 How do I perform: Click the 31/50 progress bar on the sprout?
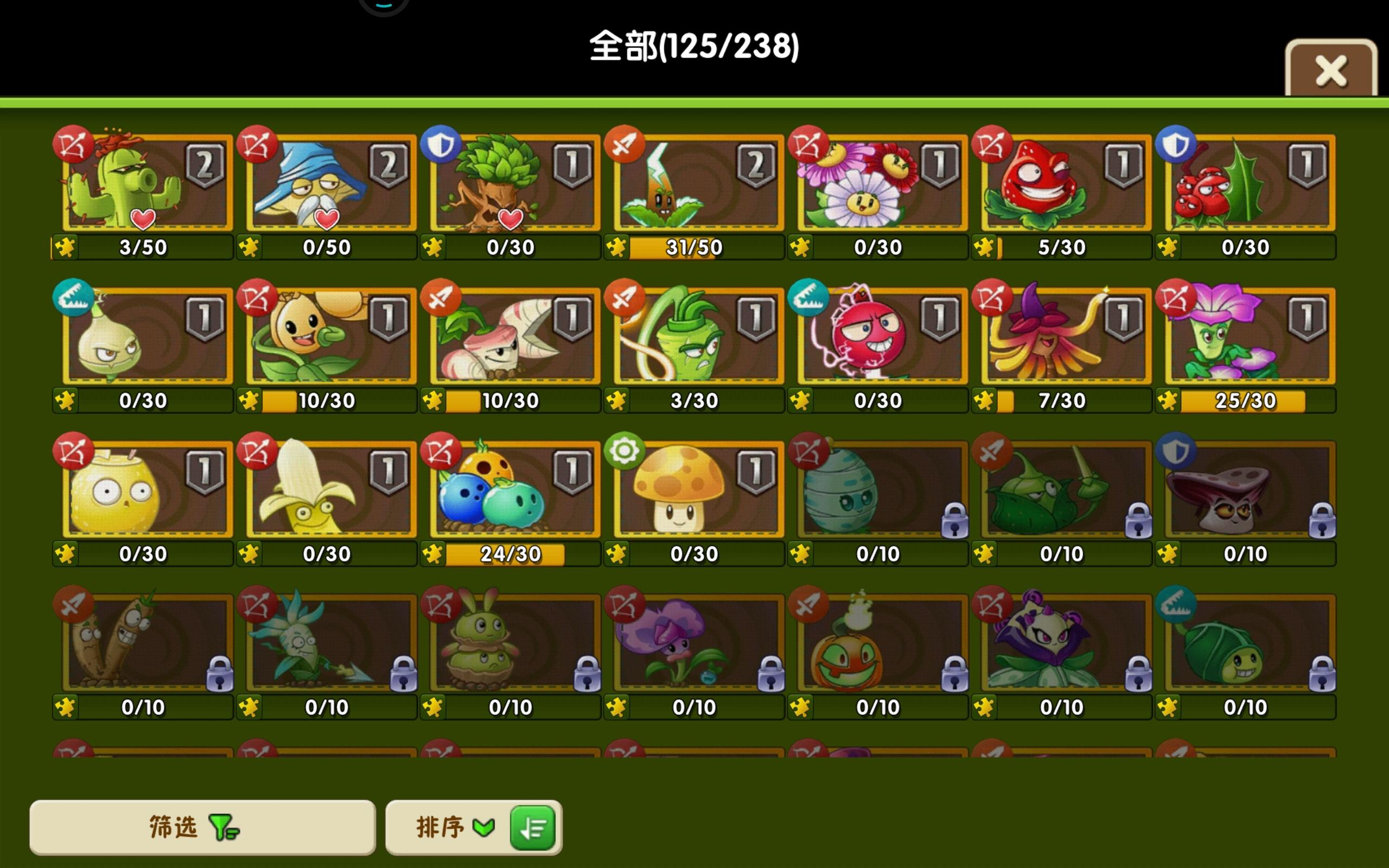pyautogui.click(x=693, y=247)
